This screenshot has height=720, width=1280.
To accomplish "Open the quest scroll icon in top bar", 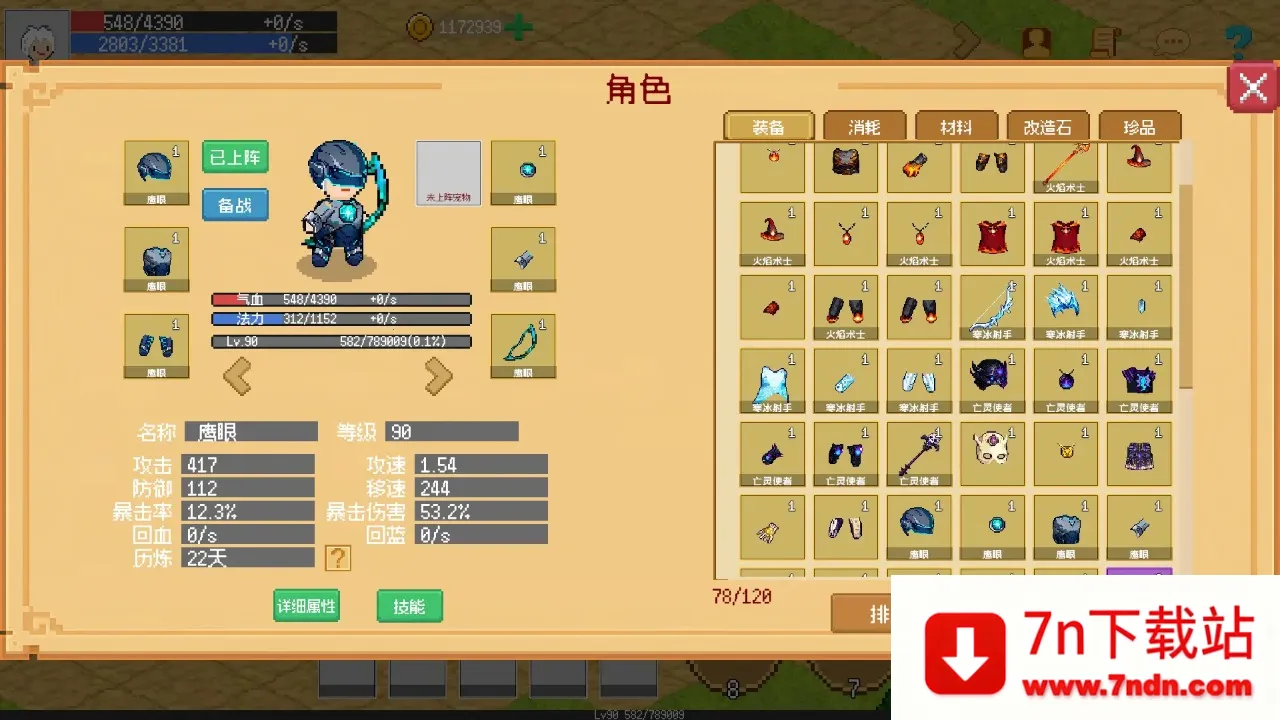I will pyautogui.click(x=1103, y=40).
